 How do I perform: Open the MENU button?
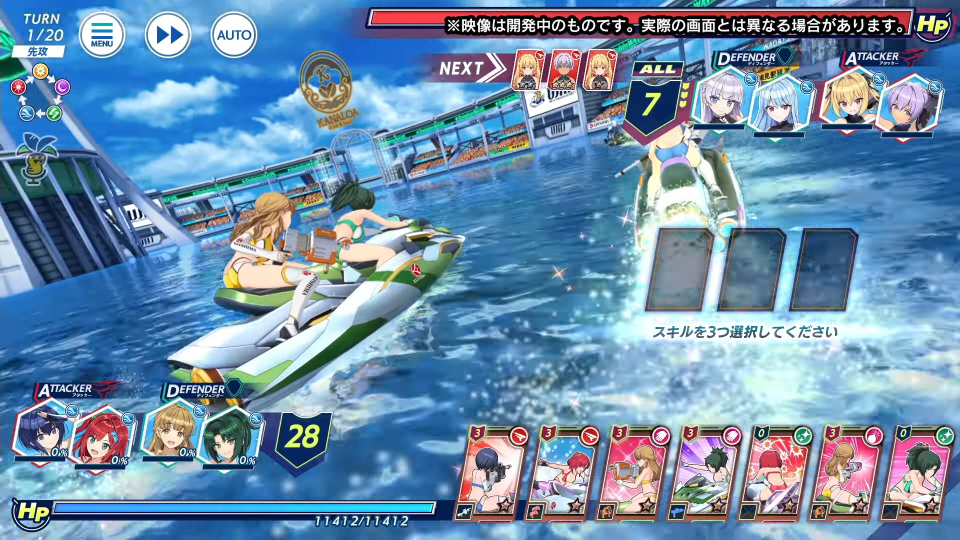pyautogui.click(x=102, y=36)
